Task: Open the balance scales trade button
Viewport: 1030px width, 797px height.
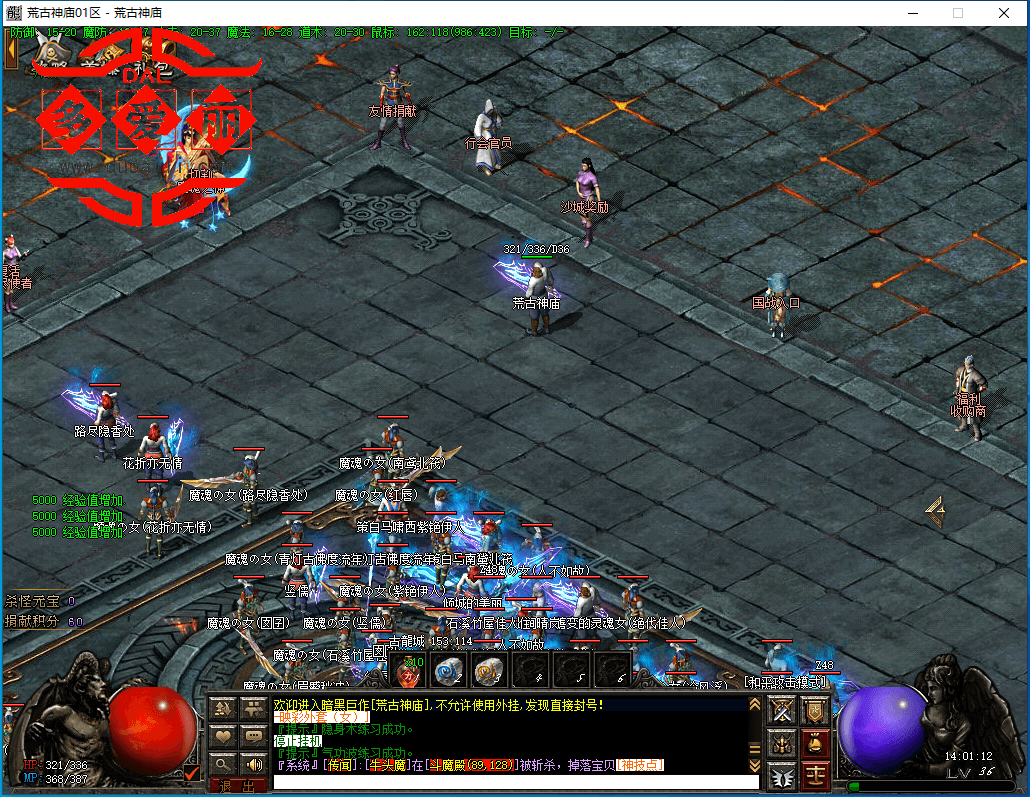Action: [815, 773]
